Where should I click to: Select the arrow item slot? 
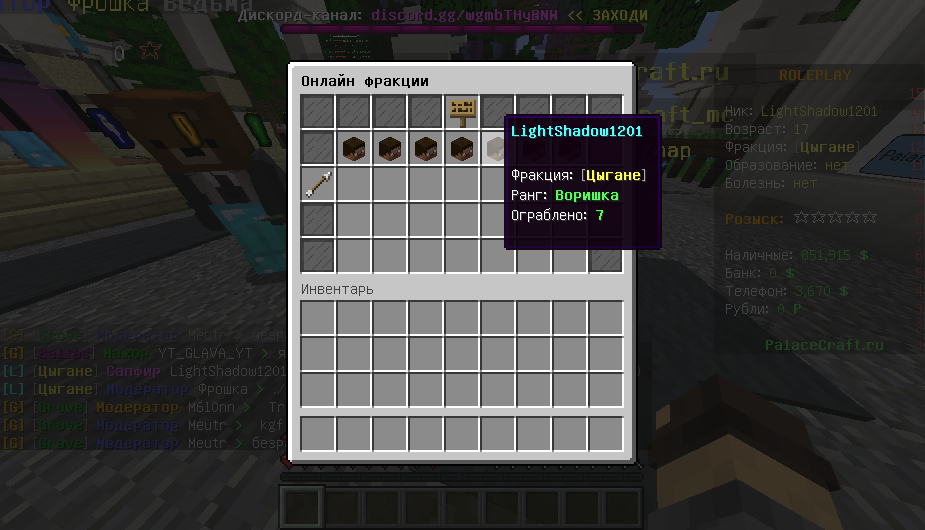click(319, 183)
